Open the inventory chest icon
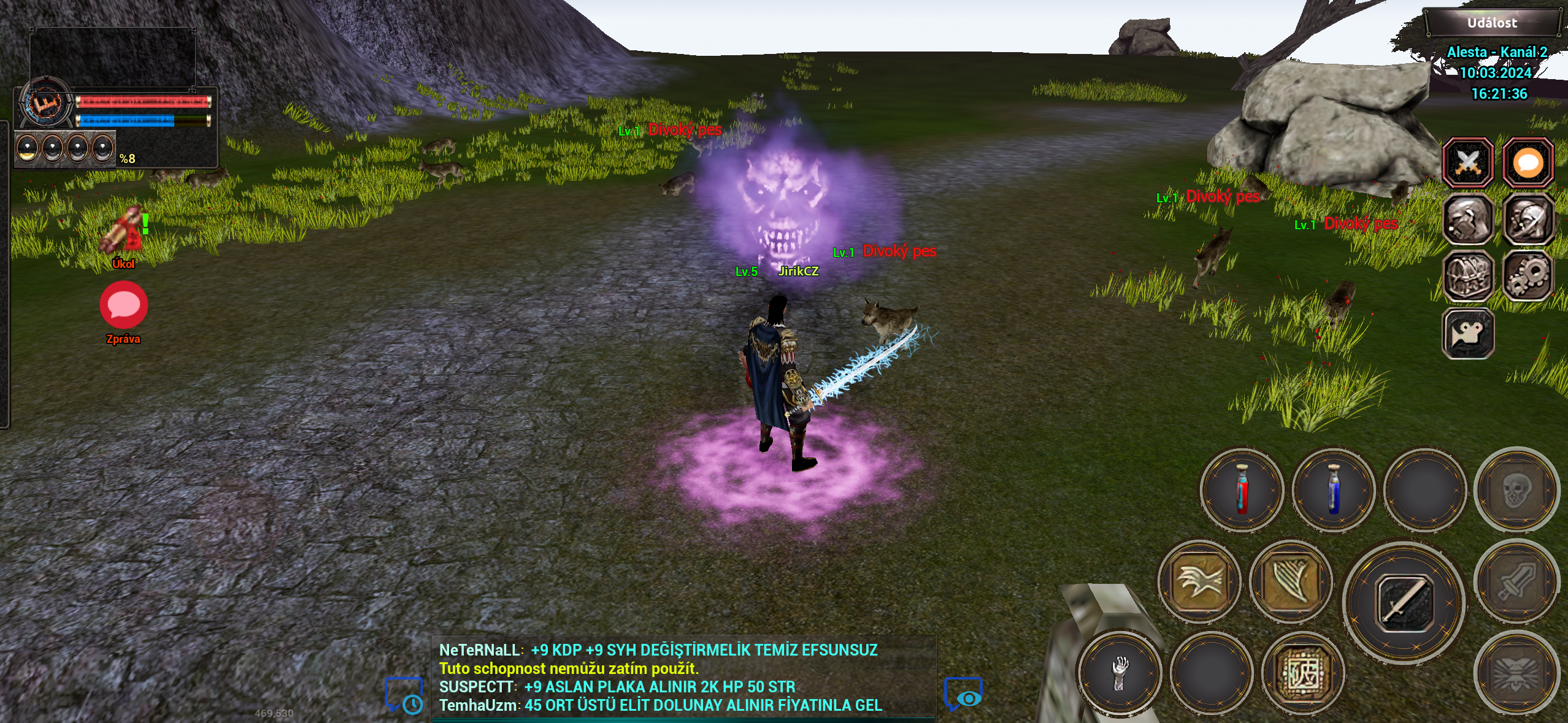This screenshot has width=1568, height=723. [1469, 275]
